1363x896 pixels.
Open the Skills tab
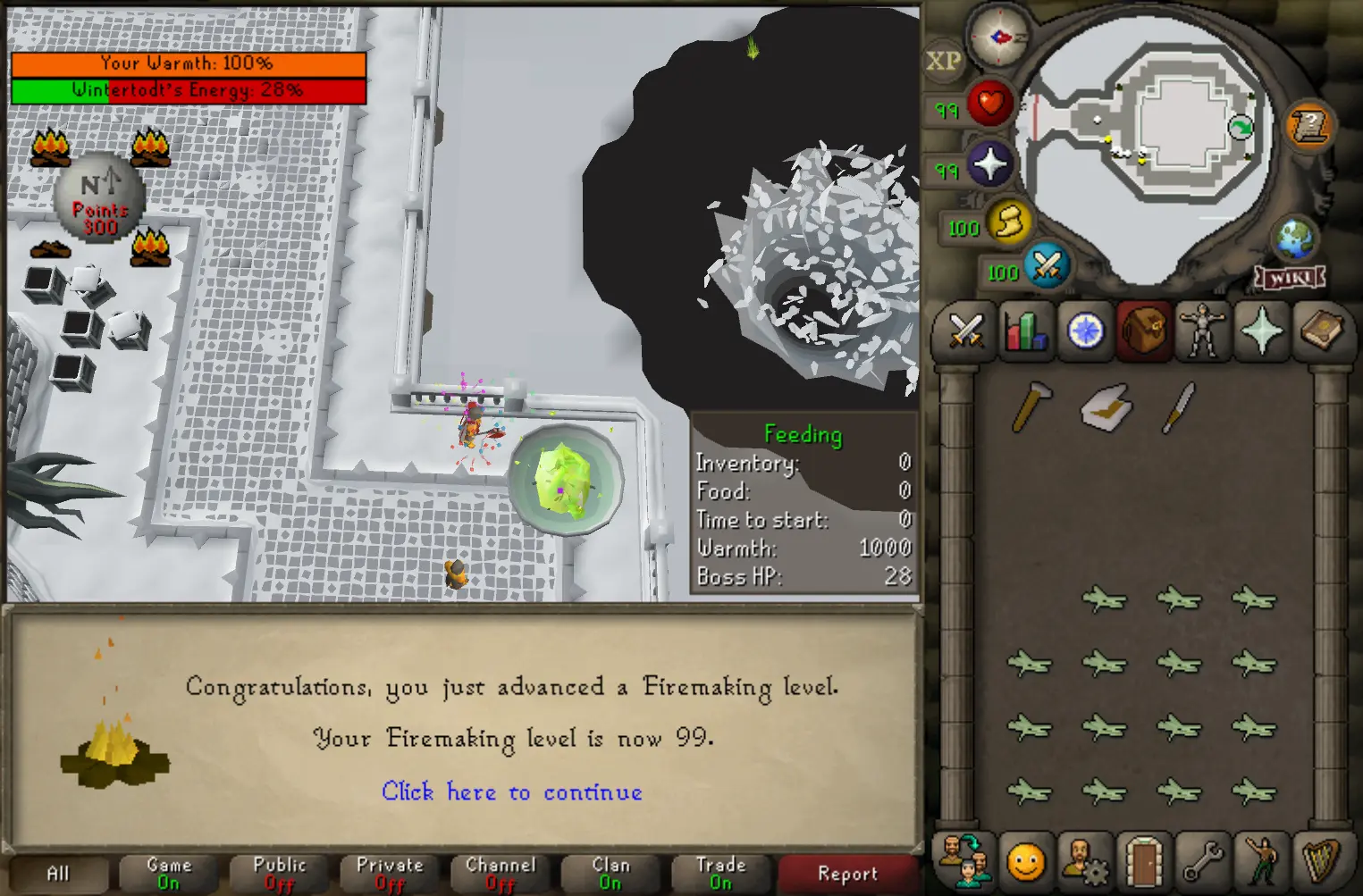tap(1025, 331)
